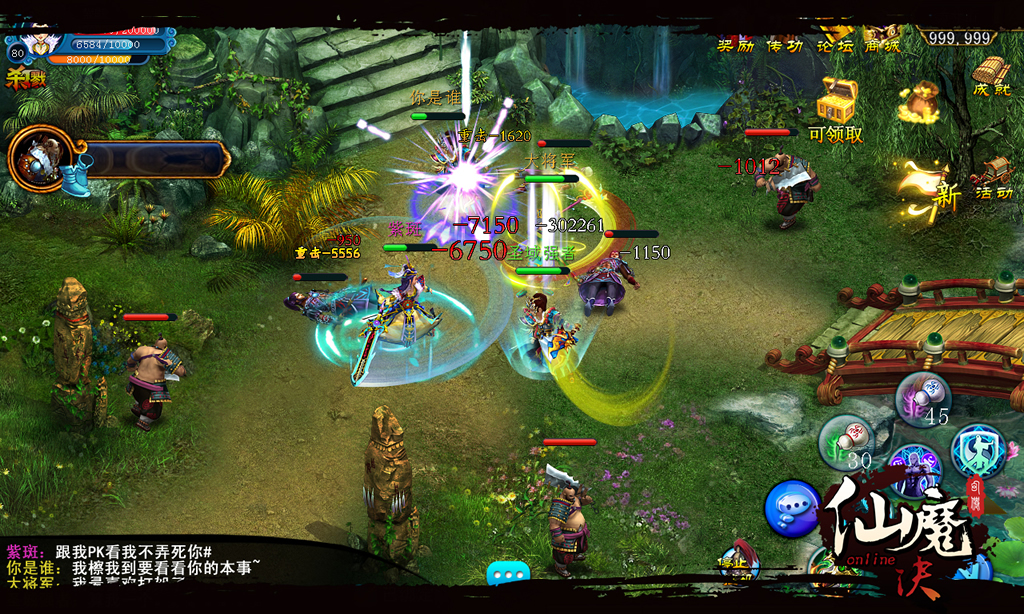Activate the blue martial stance skill
This screenshot has width=1024, height=614.
tap(976, 450)
